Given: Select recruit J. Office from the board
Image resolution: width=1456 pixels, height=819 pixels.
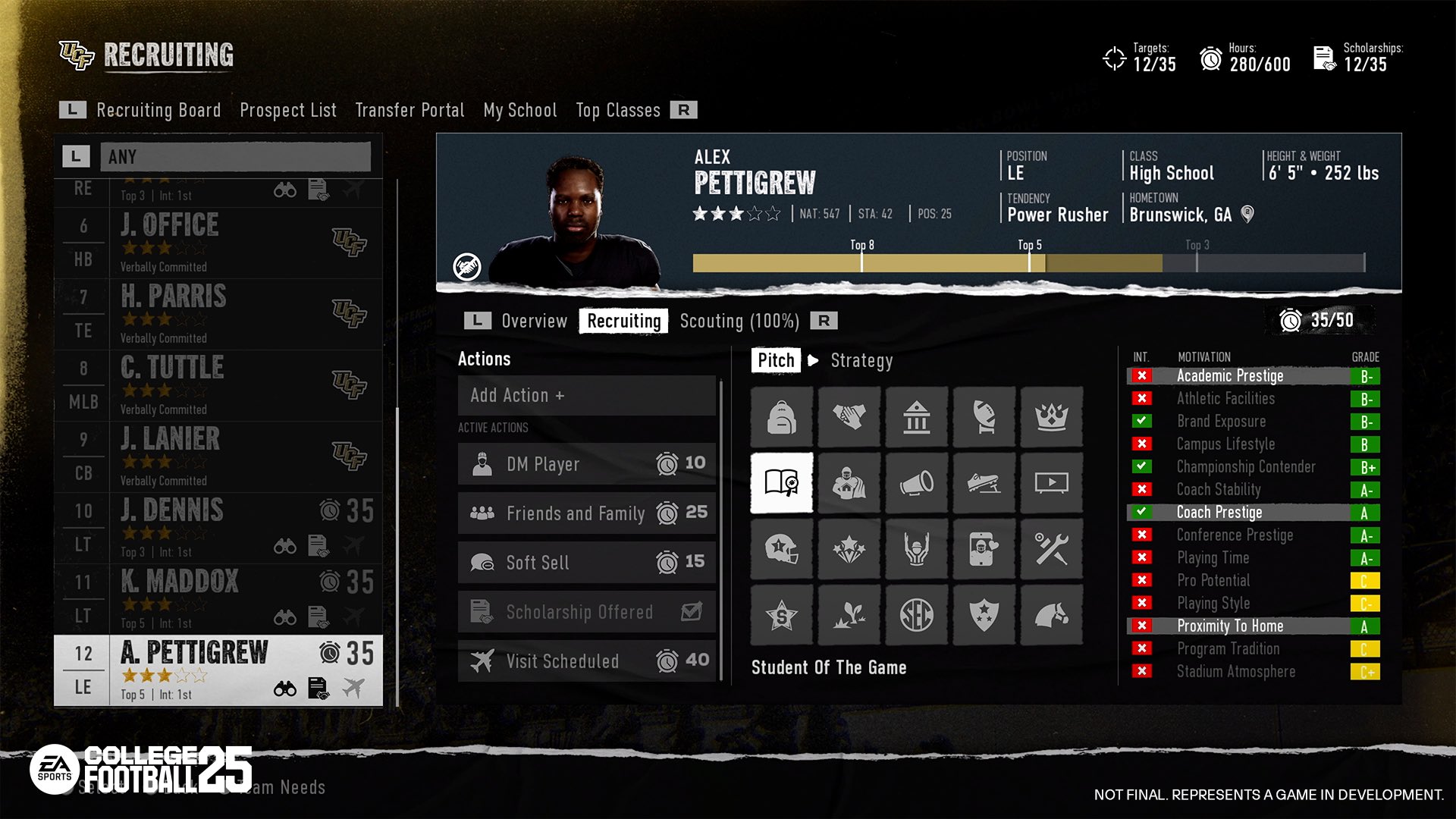Looking at the screenshot, I should (x=218, y=243).
